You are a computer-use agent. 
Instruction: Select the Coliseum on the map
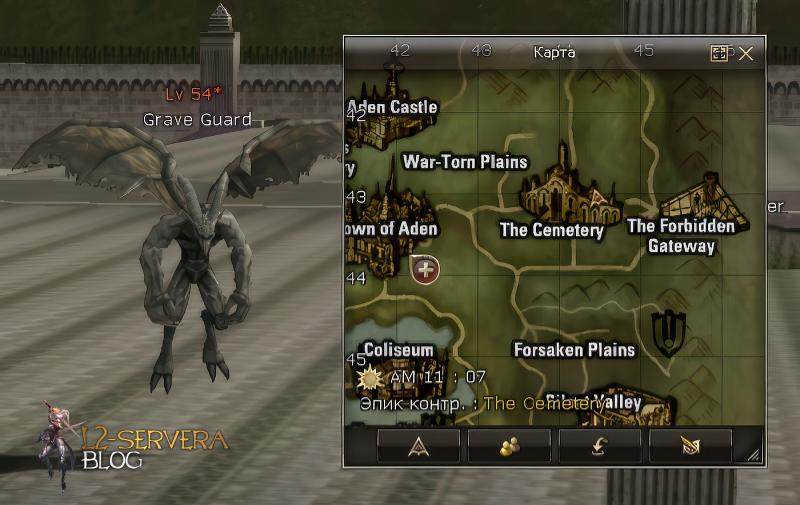pos(398,350)
